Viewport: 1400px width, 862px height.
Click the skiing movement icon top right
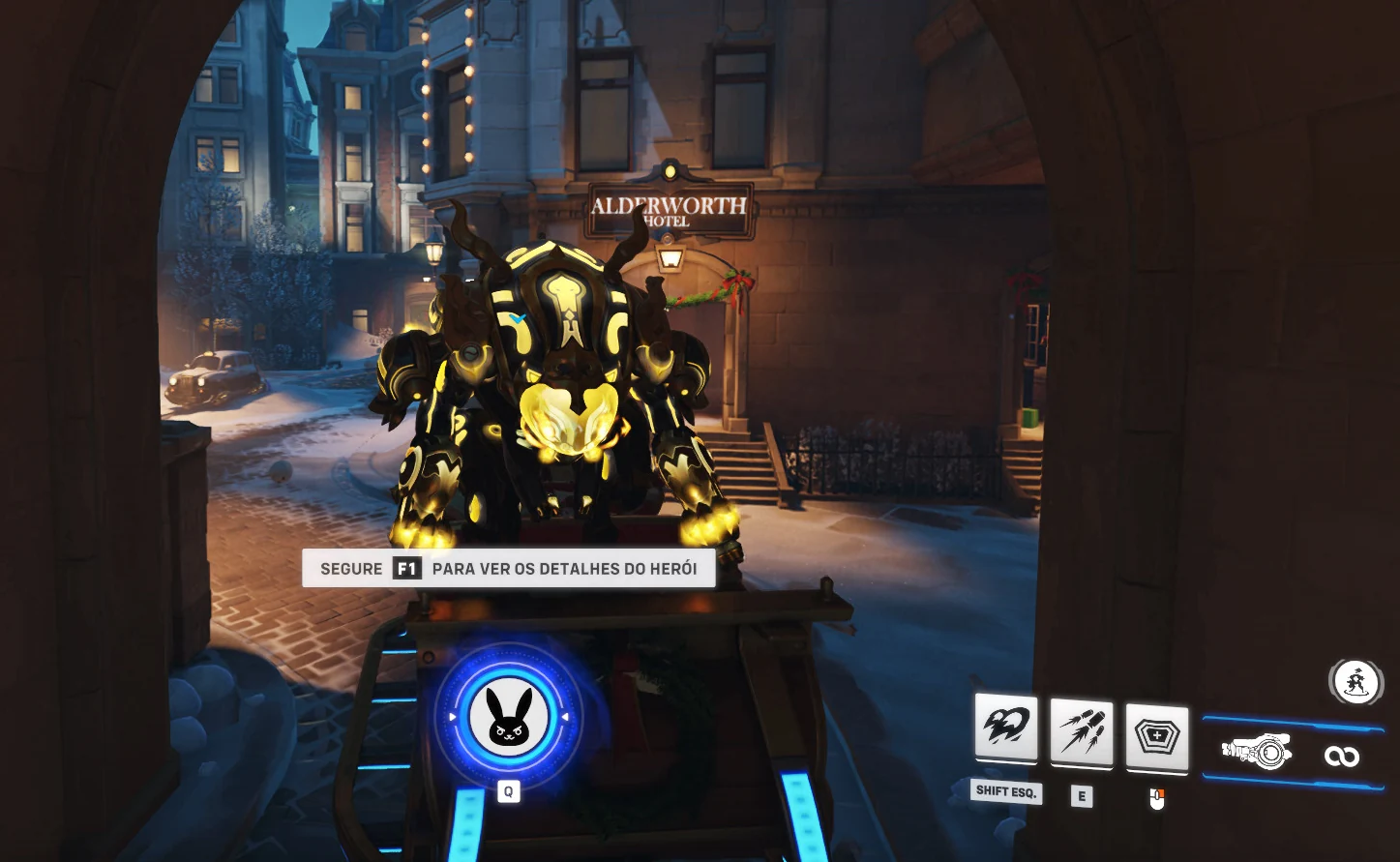pos(1356,682)
